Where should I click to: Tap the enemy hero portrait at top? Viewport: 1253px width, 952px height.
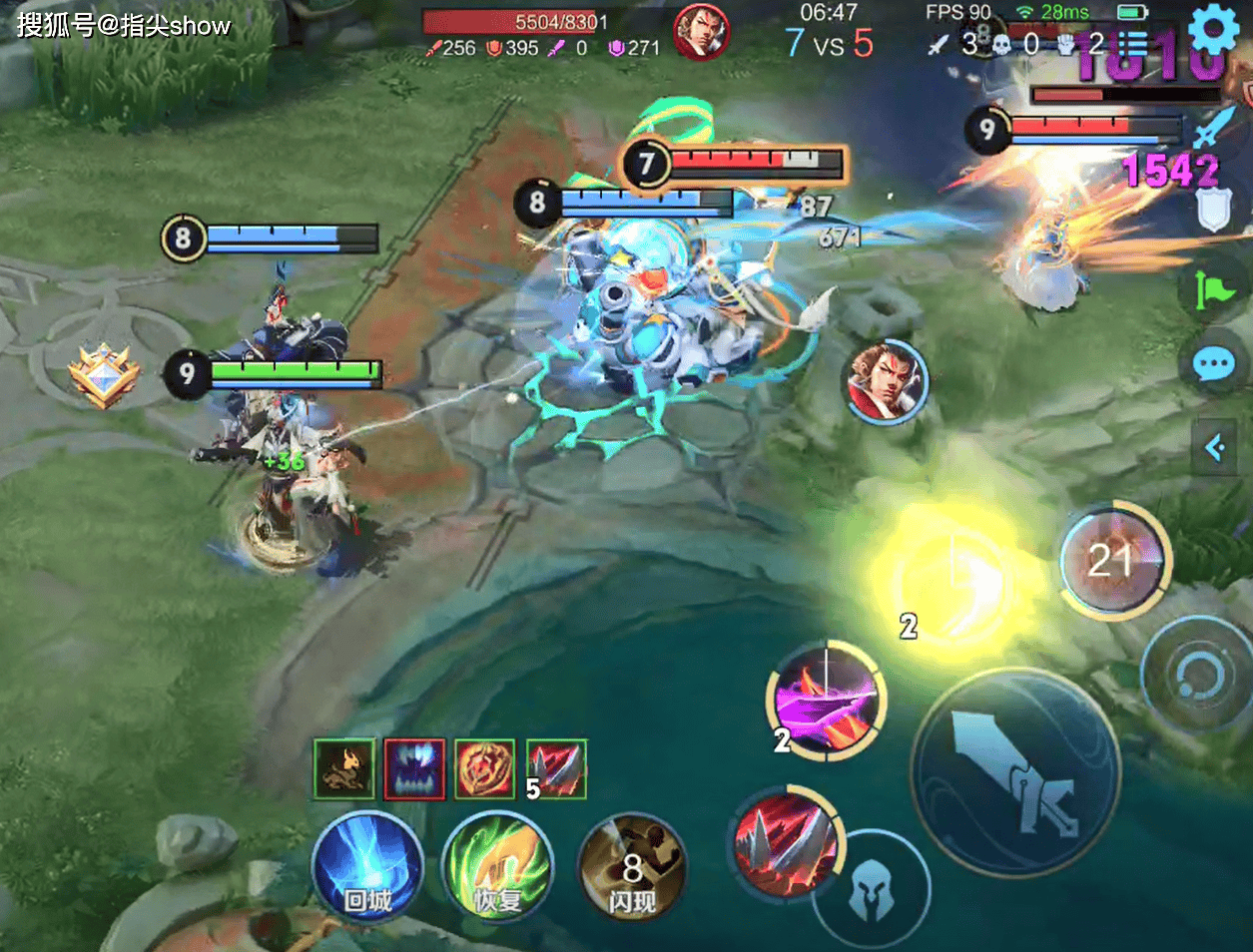tap(701, 32)
